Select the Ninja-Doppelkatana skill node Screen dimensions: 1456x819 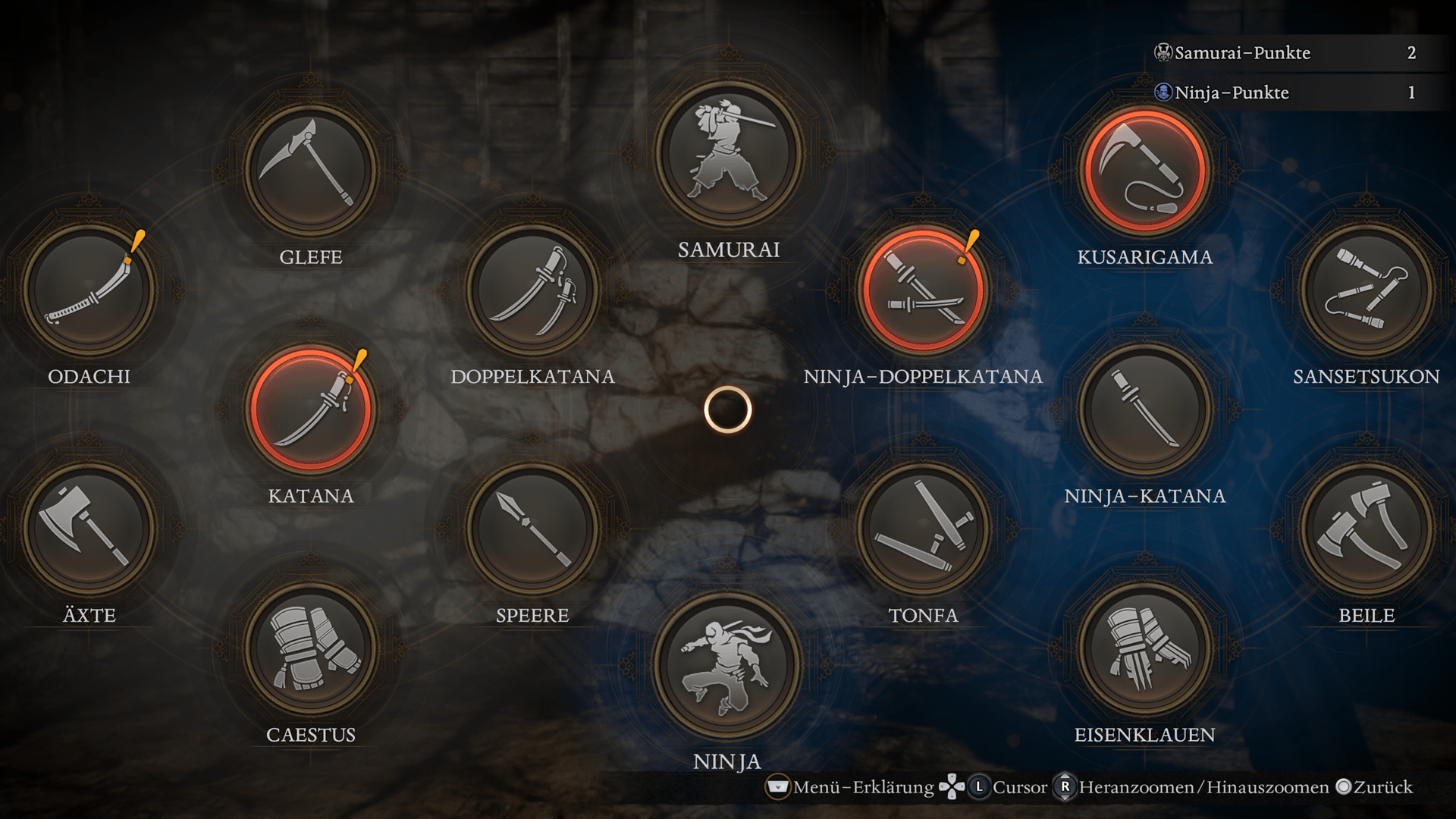click(x=923, y=290)
